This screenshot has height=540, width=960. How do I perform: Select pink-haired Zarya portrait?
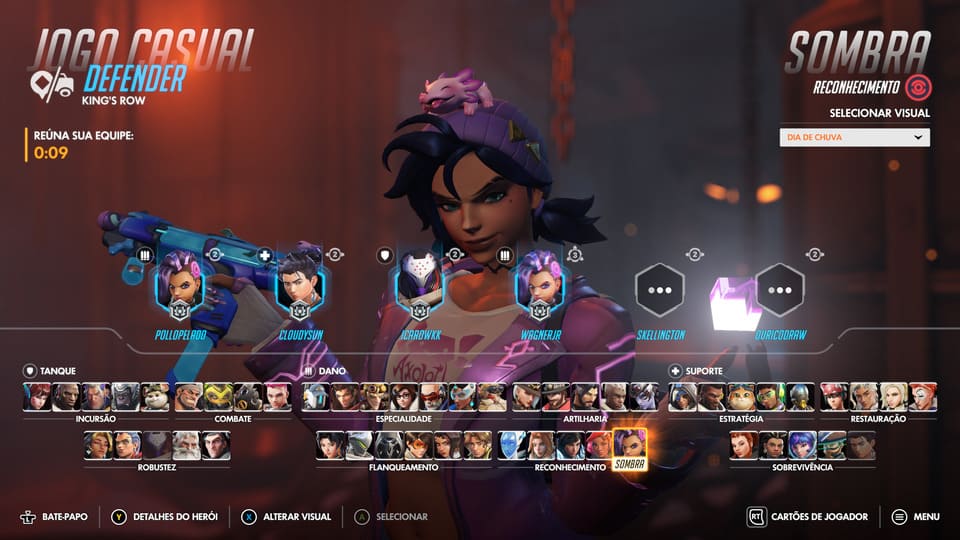[277, 397]
